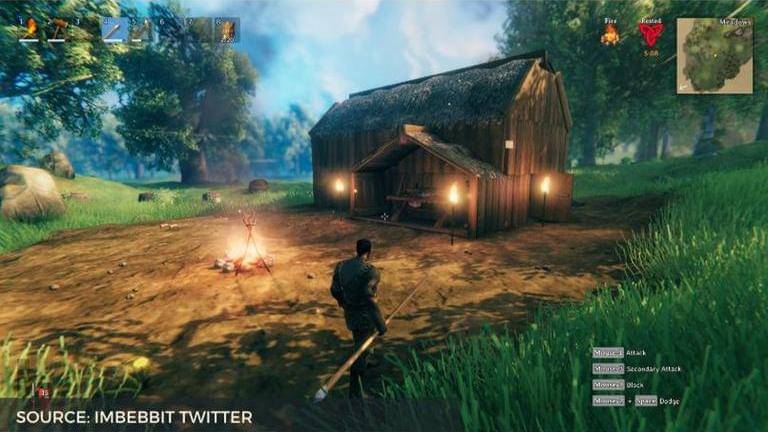Choose the highlighted spear in slot 4

pos(113,29)
